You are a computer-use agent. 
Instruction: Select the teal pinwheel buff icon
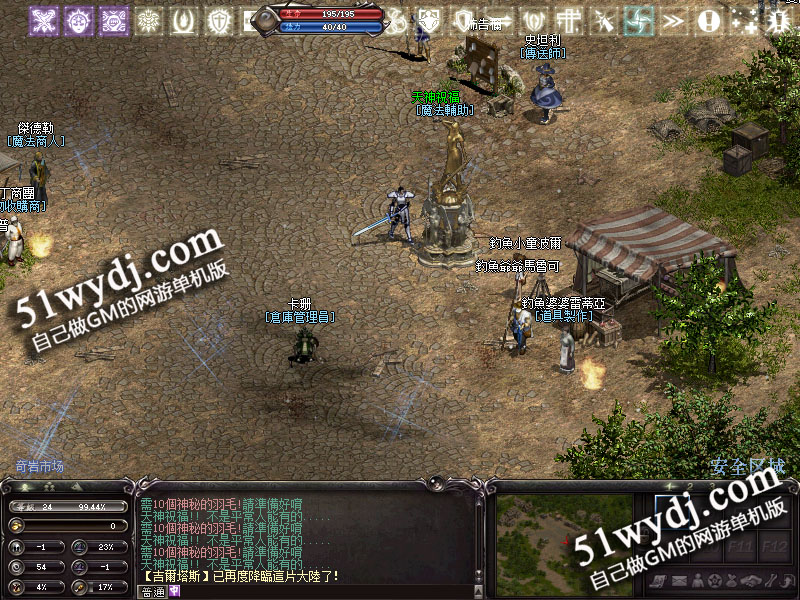click(x=638, y=19)
